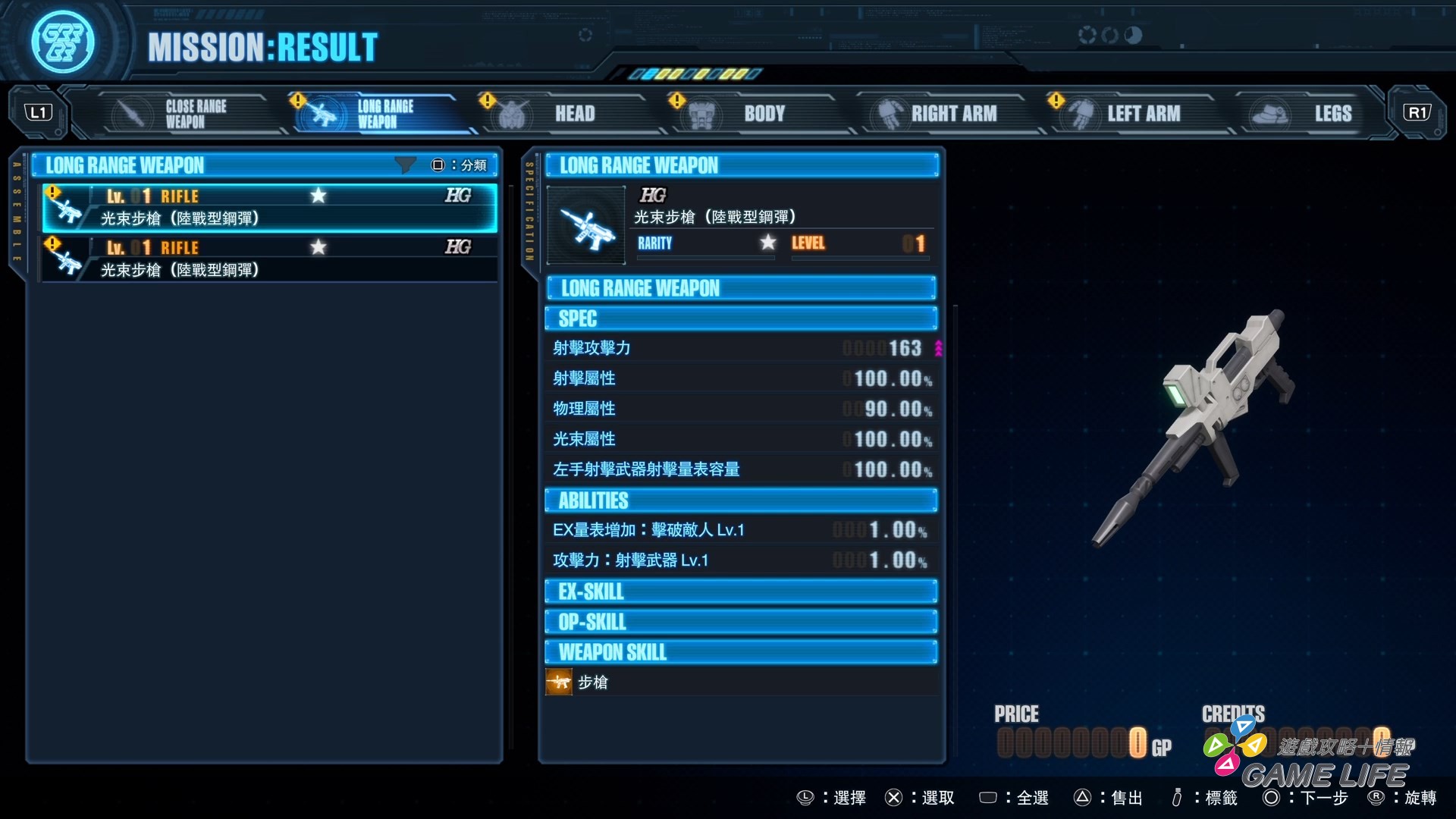
Task: Click the ABILITIES section header
Action: coord(741,500)
